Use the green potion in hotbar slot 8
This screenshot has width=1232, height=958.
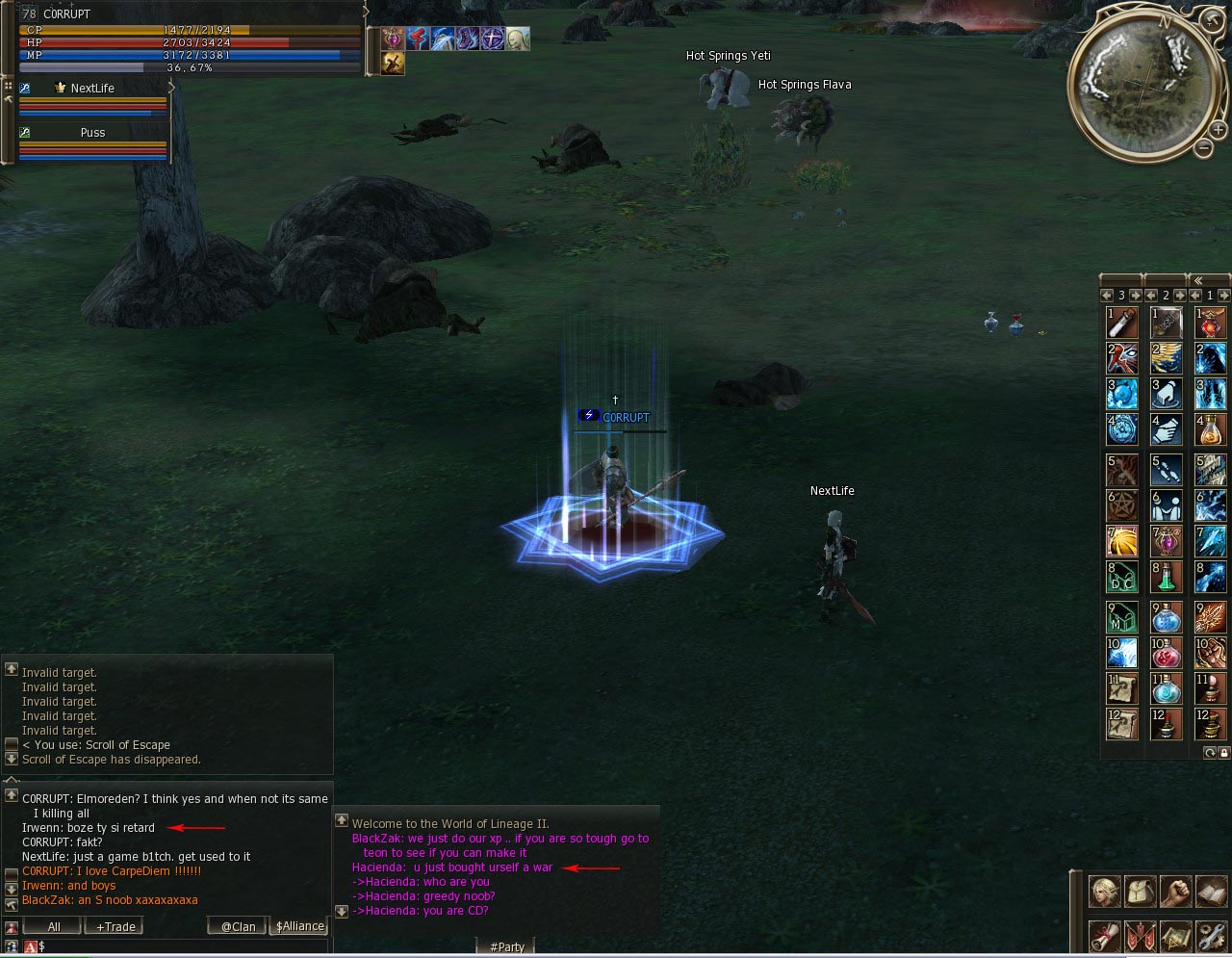point(1167,577)
